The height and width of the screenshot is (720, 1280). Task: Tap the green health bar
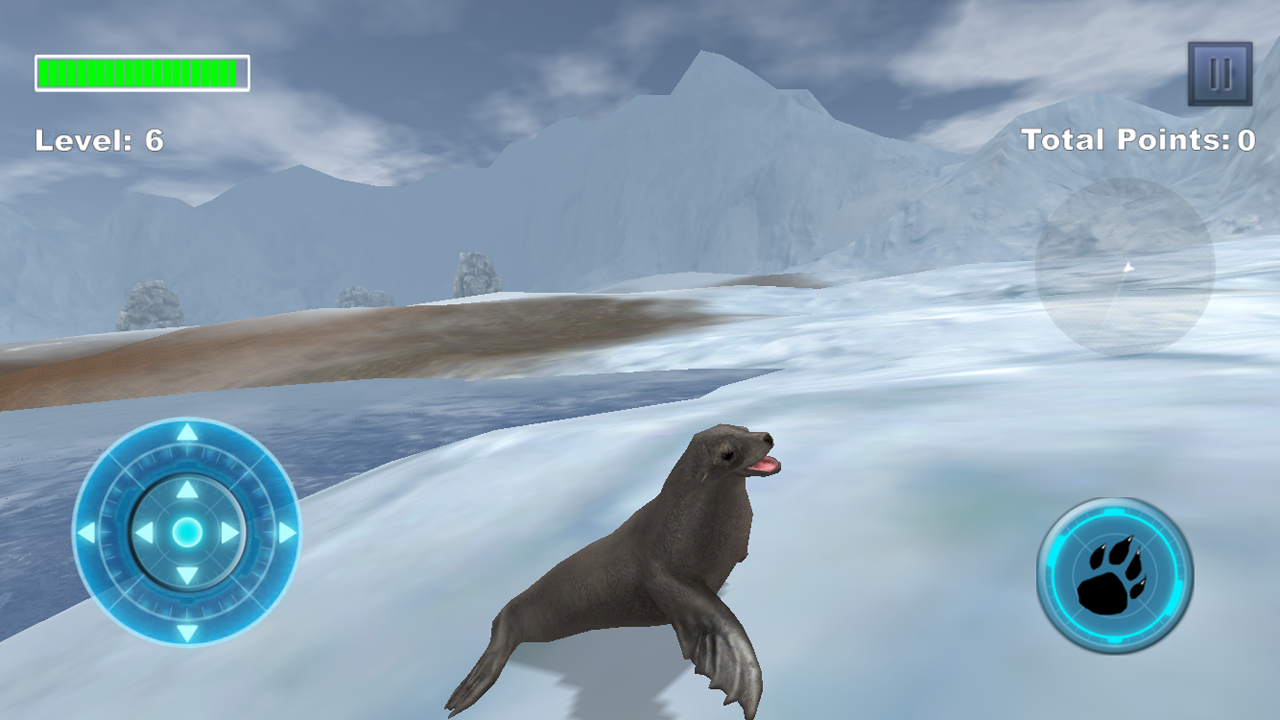coord(140,71)
